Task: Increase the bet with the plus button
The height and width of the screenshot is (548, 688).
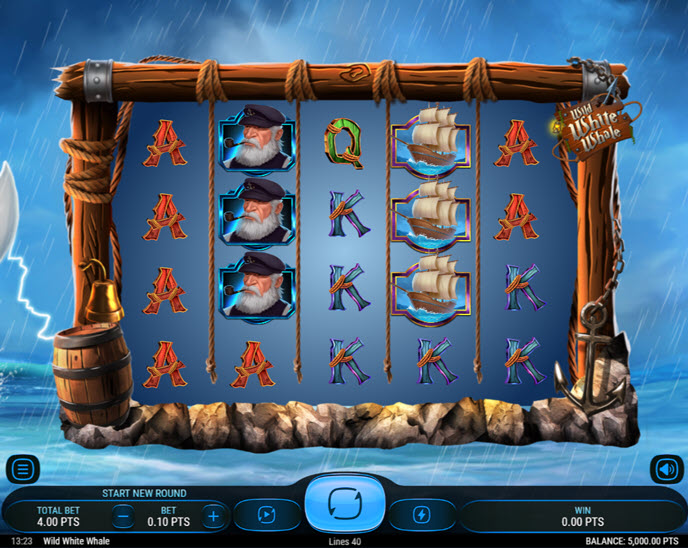Action: tap(212, 516)
